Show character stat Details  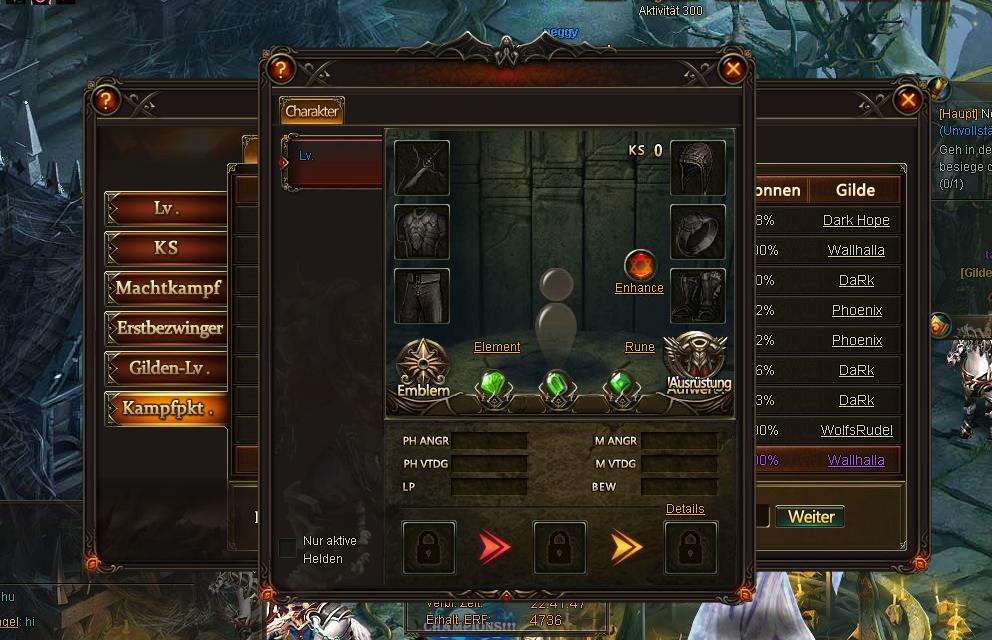click(685, 509)
